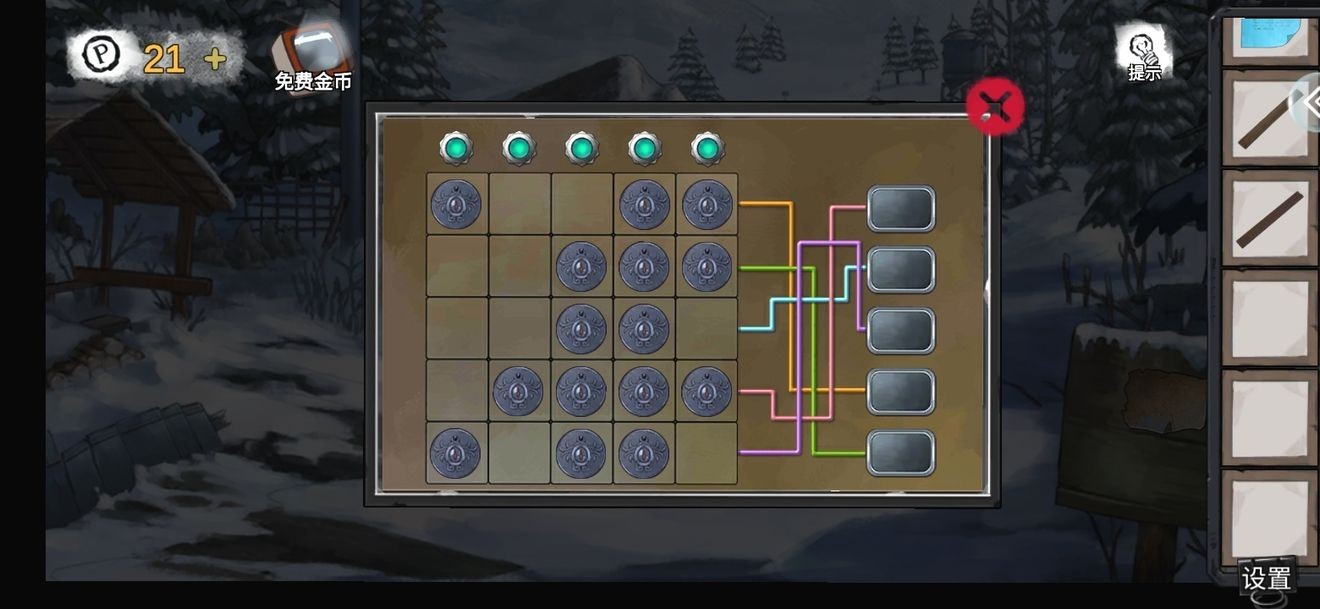Open the 提示 hint lightbulb
The image size is (1320, 609).
(x=1143, y=52)
